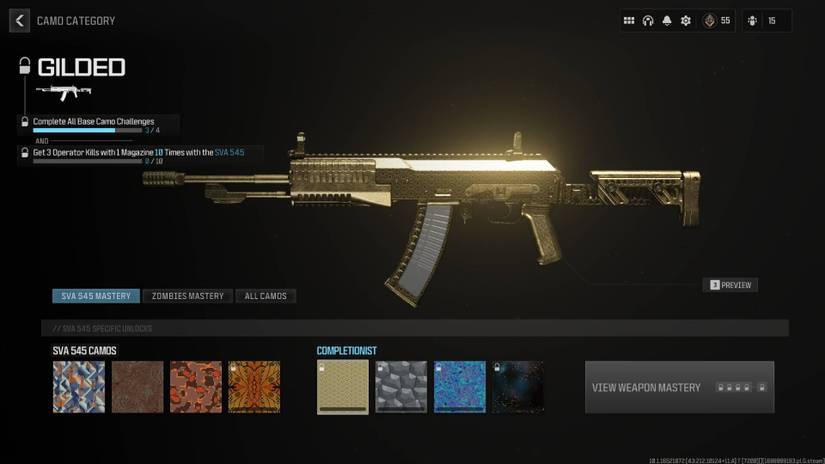825x464 pixels.
Task: Open settings with the gear icon
Action: pos(686,20)
